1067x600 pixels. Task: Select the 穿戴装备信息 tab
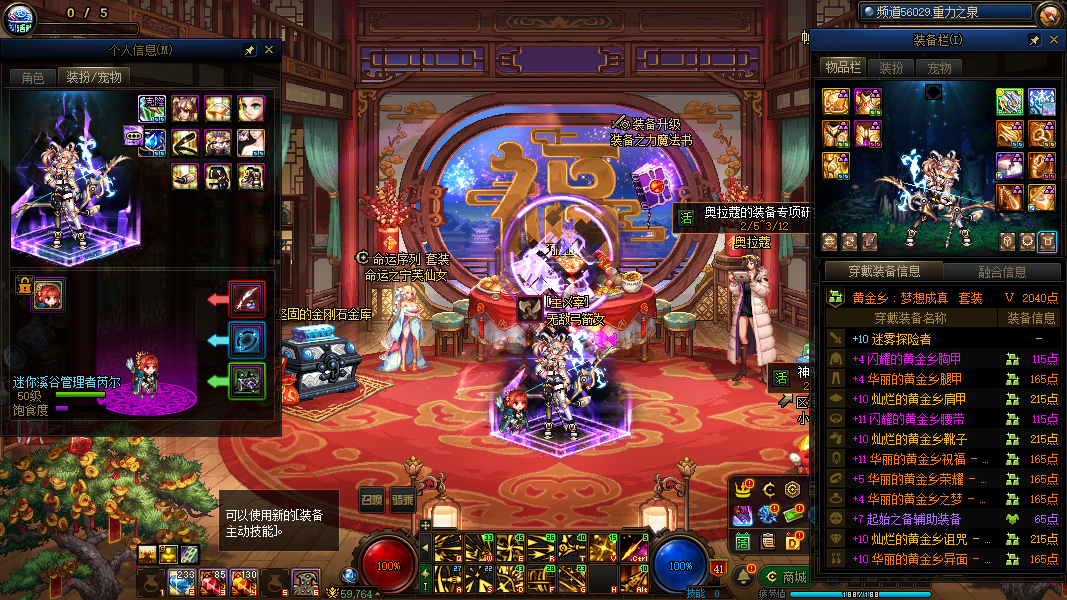pos(883,271)
